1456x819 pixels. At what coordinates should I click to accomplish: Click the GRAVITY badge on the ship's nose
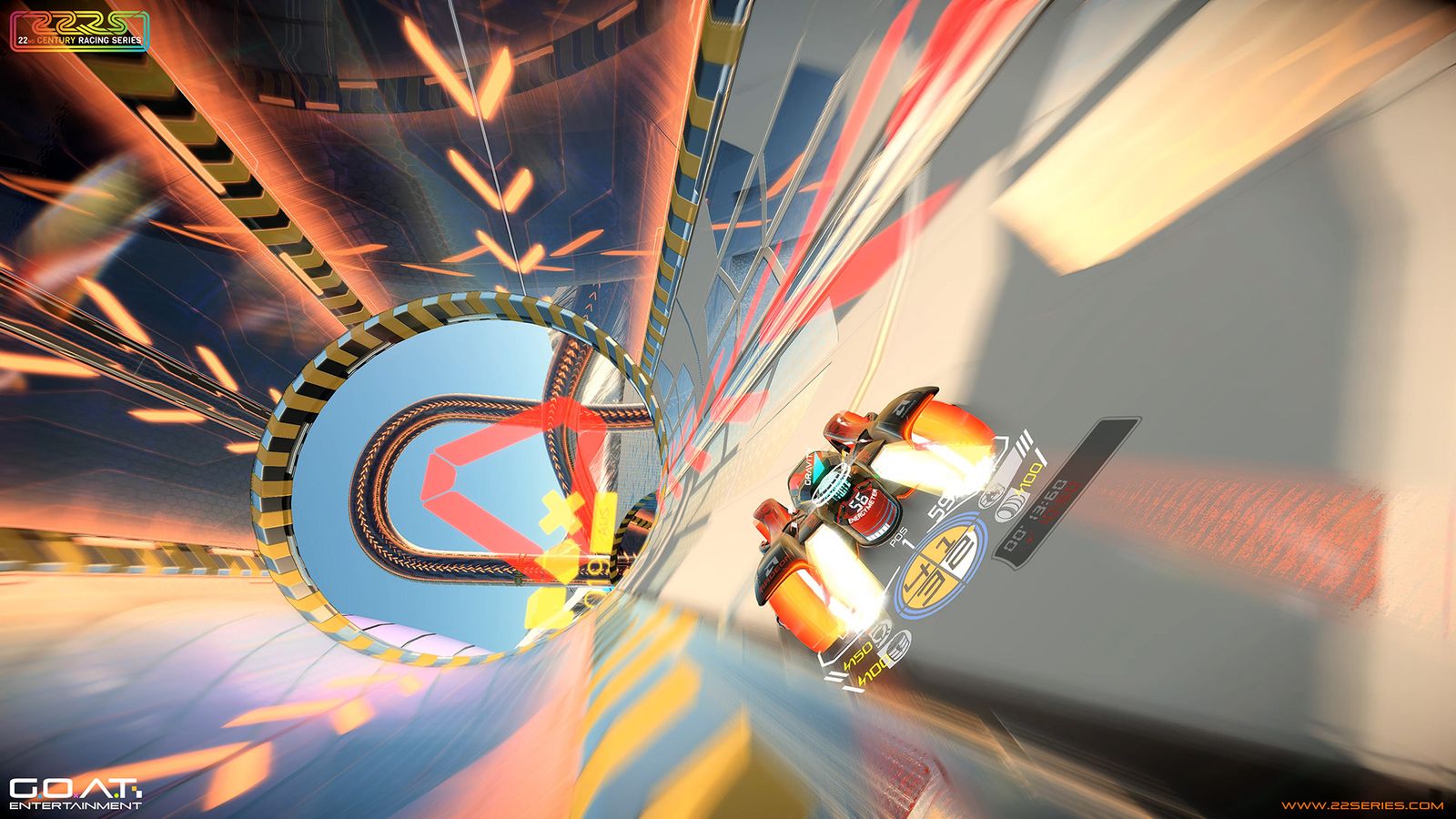[808, 468]
